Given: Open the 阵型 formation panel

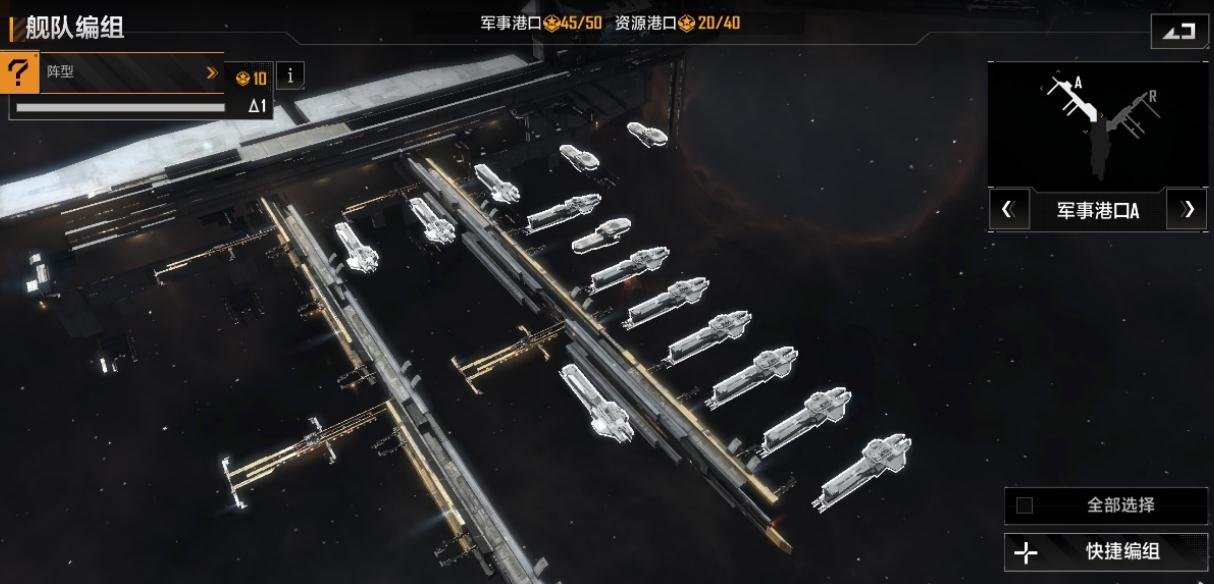Looking at the screenshot, I should [x=130, y=73].
